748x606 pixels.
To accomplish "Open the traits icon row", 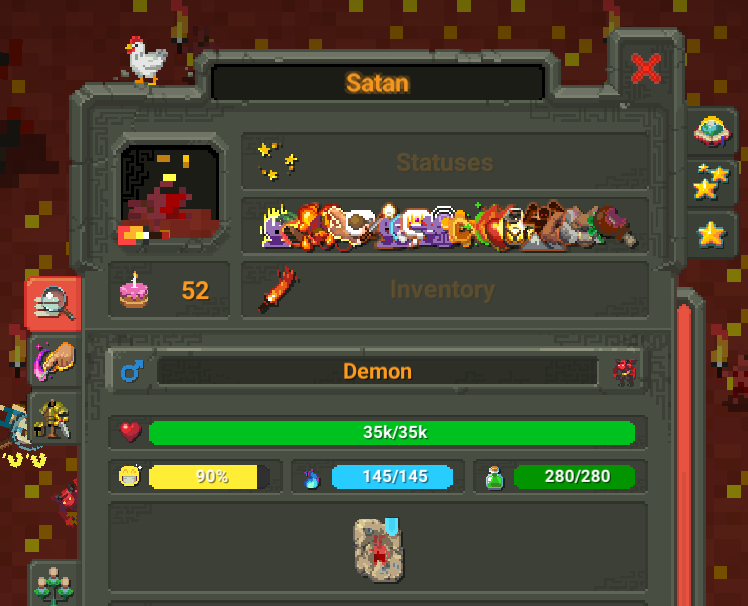I will pos(446,226).
